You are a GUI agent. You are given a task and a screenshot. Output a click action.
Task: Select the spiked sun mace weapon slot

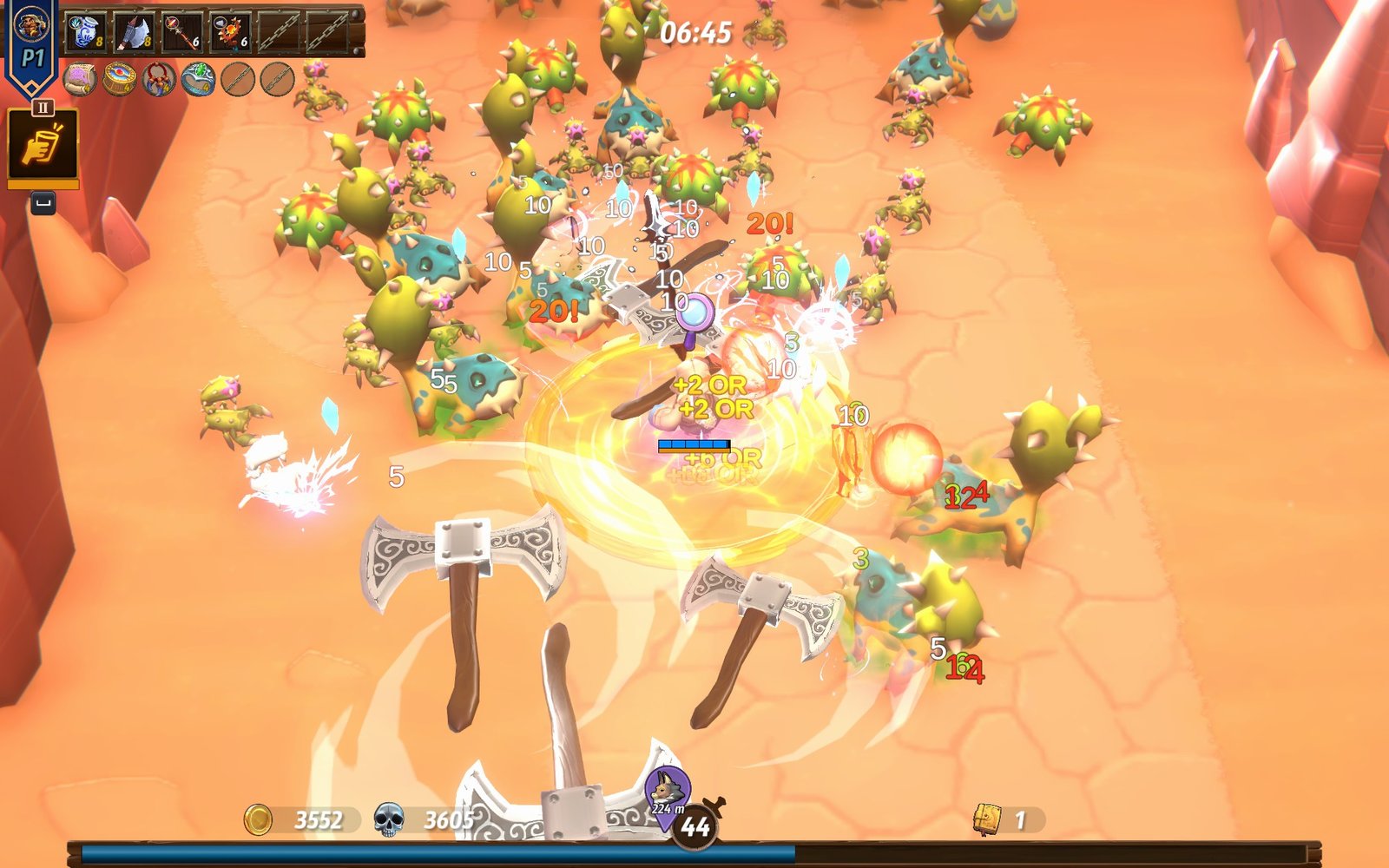click(x=230, y=31)
